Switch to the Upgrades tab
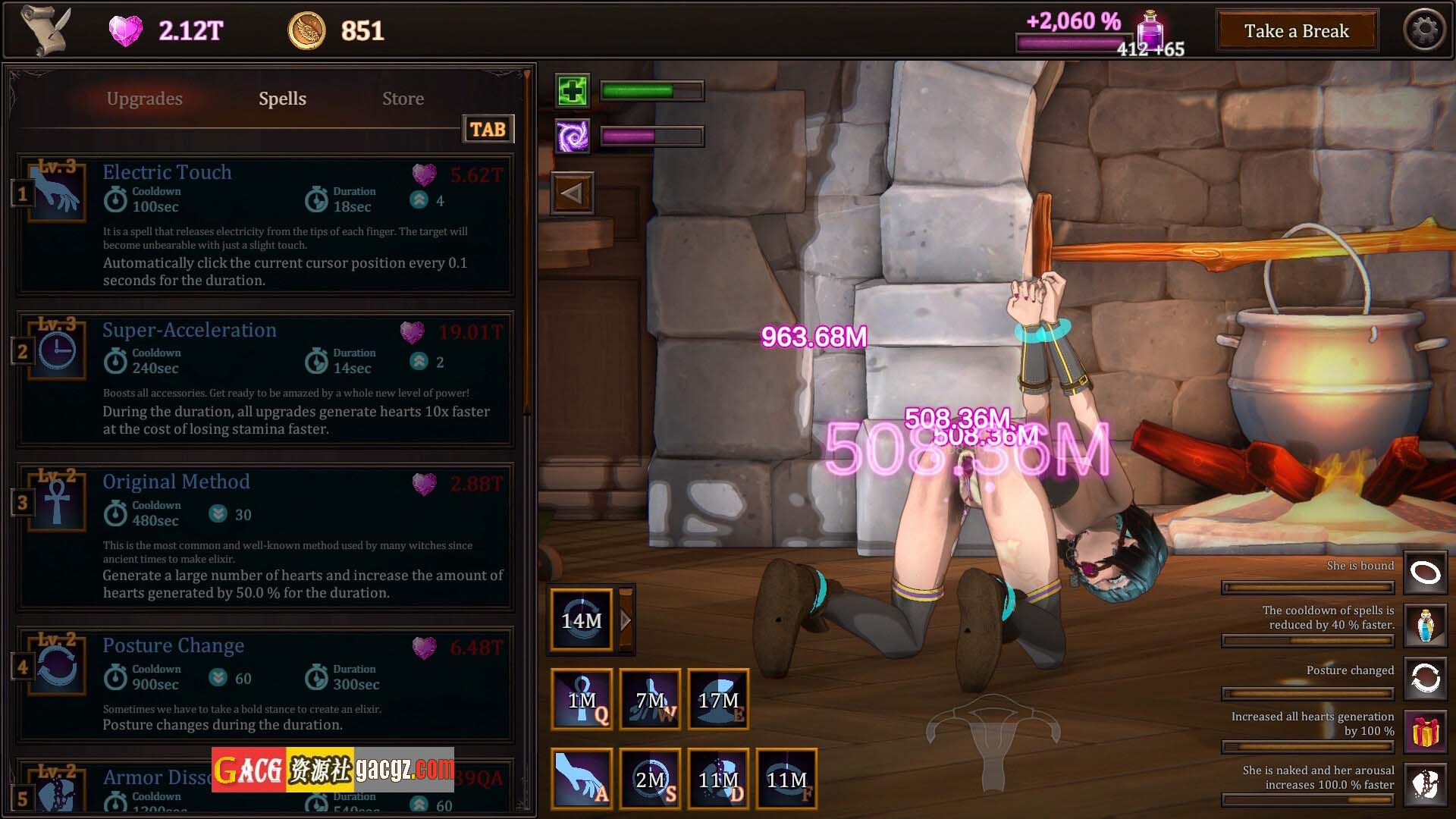This screenshot has height=819, width=1456. [x=144, y=99]
